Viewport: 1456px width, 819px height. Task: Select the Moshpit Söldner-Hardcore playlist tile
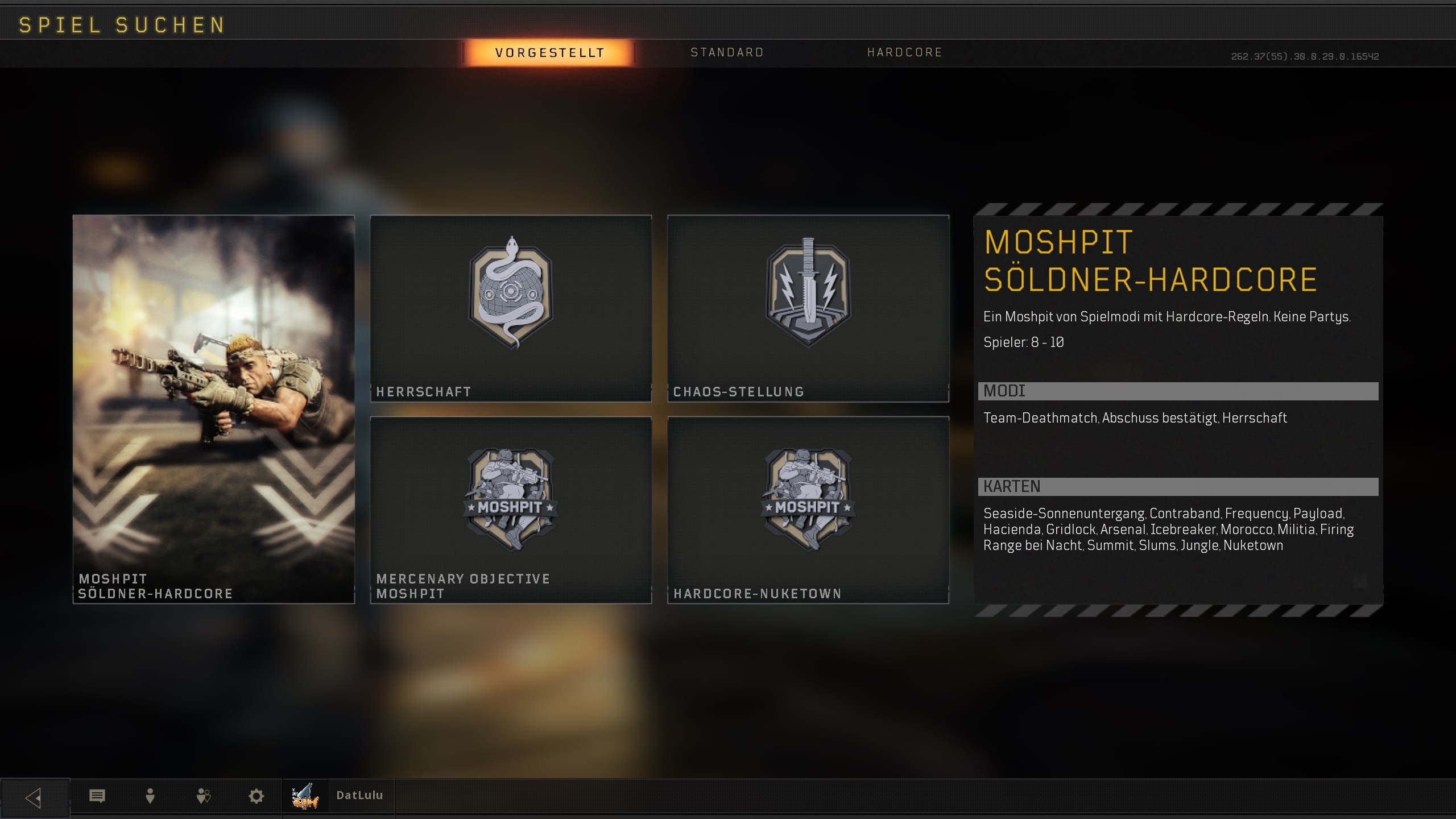click(213, 408)
